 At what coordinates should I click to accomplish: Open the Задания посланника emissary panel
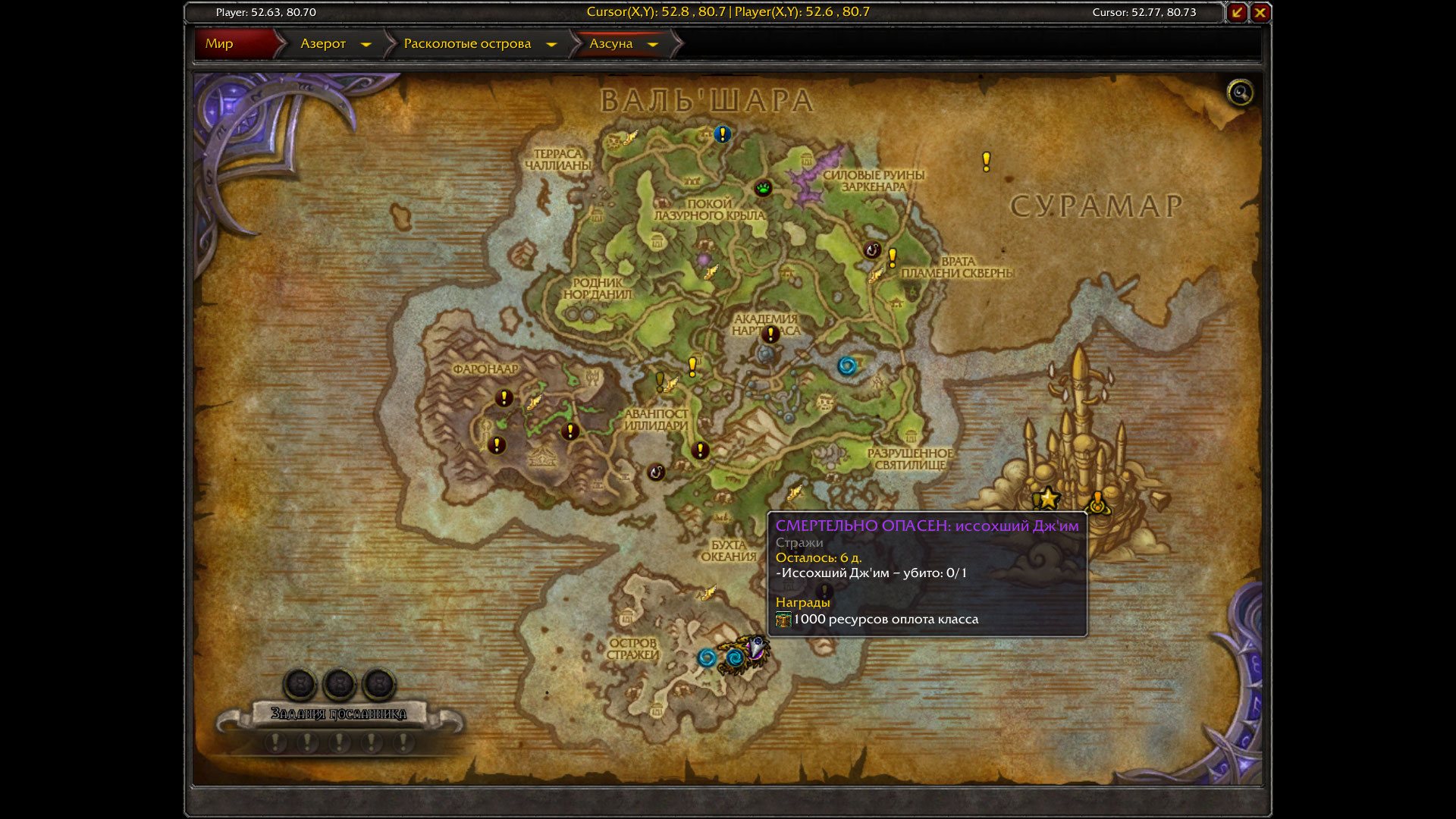coord(338,714)
